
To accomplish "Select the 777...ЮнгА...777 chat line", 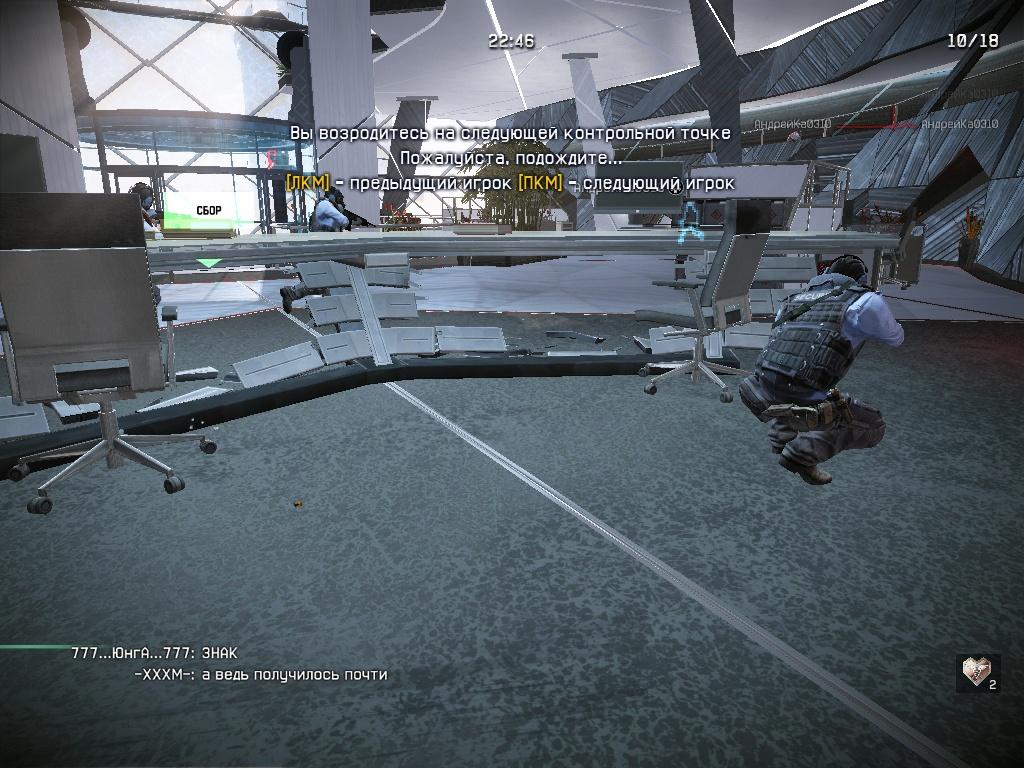I will tap(155, 653).
